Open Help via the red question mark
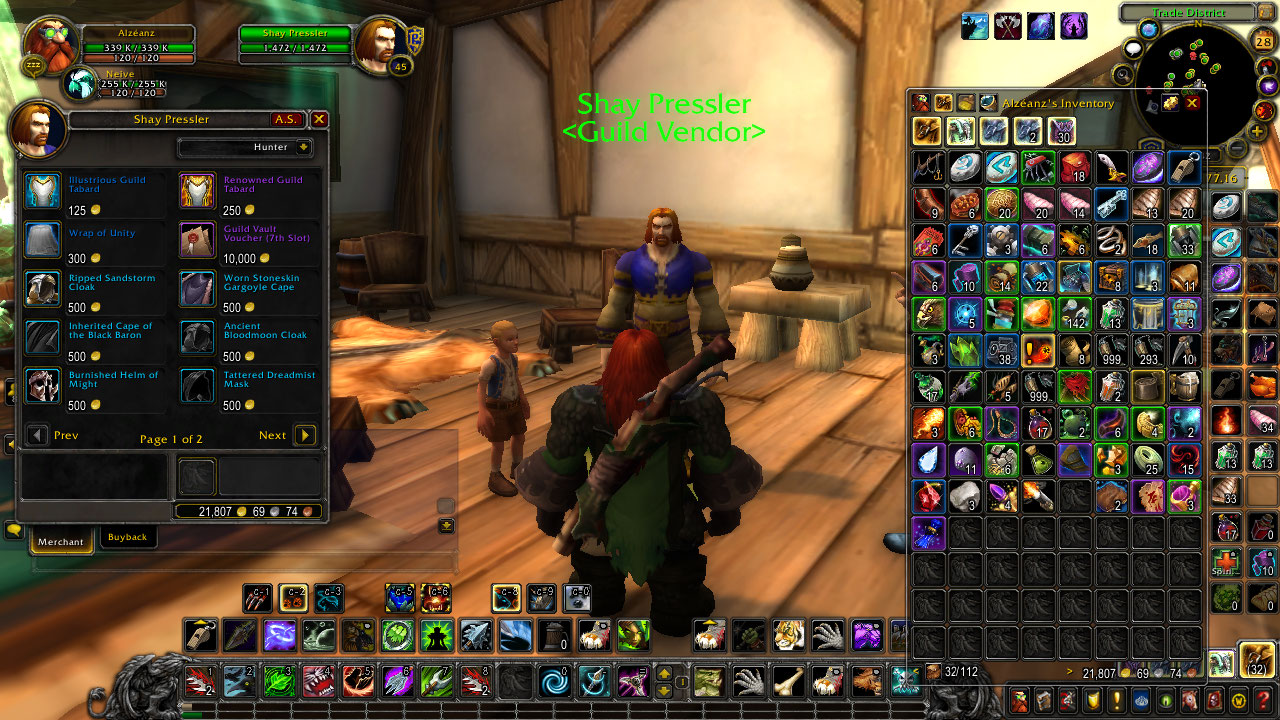The image size is (1280, 720). click(x=1264, y=700)
